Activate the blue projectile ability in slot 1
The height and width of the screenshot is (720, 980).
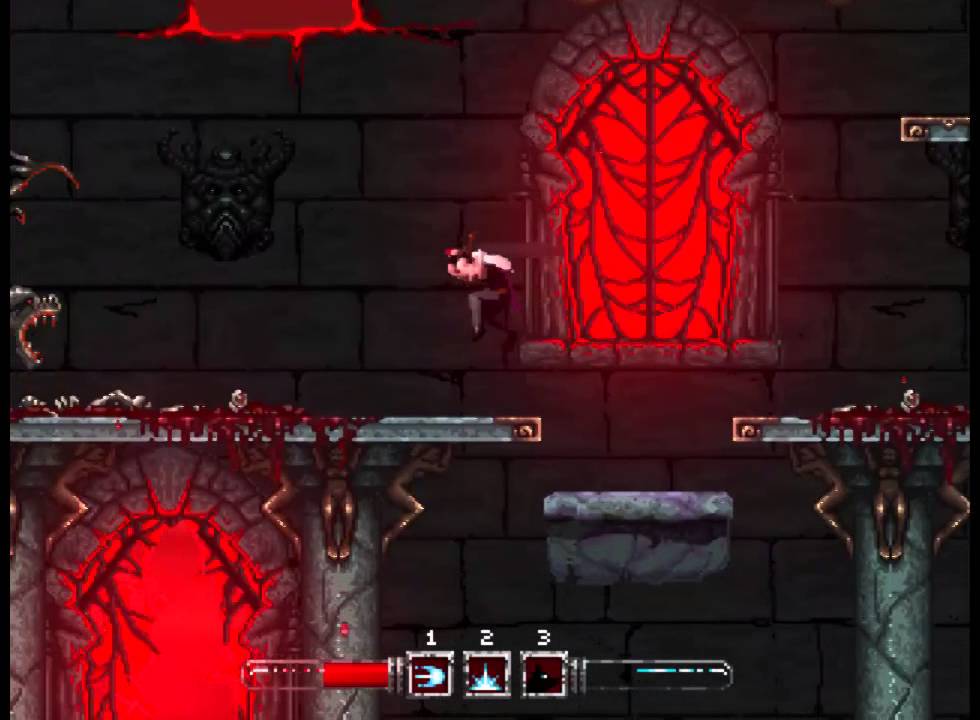click(430, 675)
